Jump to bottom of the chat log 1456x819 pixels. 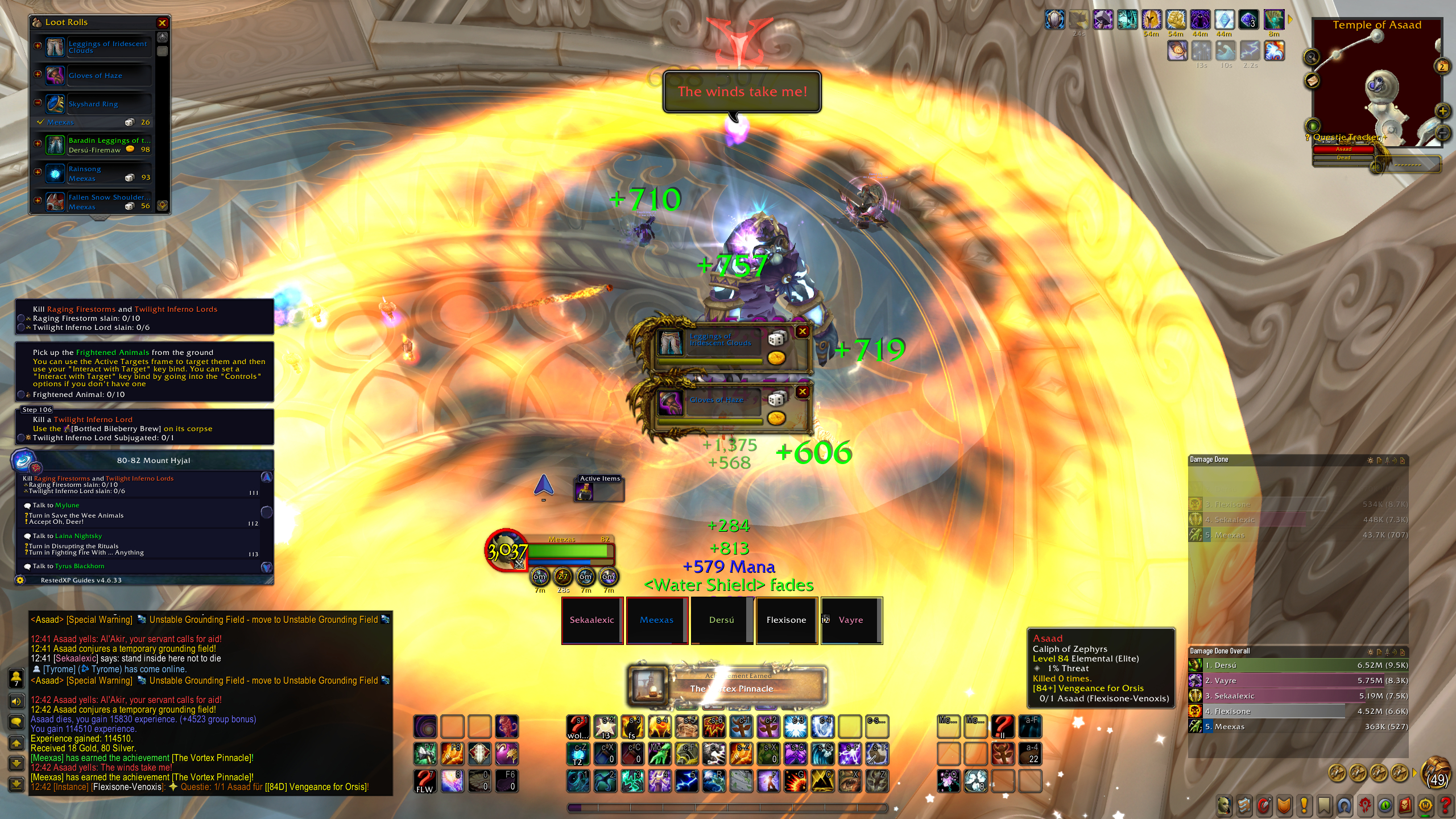[16, 784]
